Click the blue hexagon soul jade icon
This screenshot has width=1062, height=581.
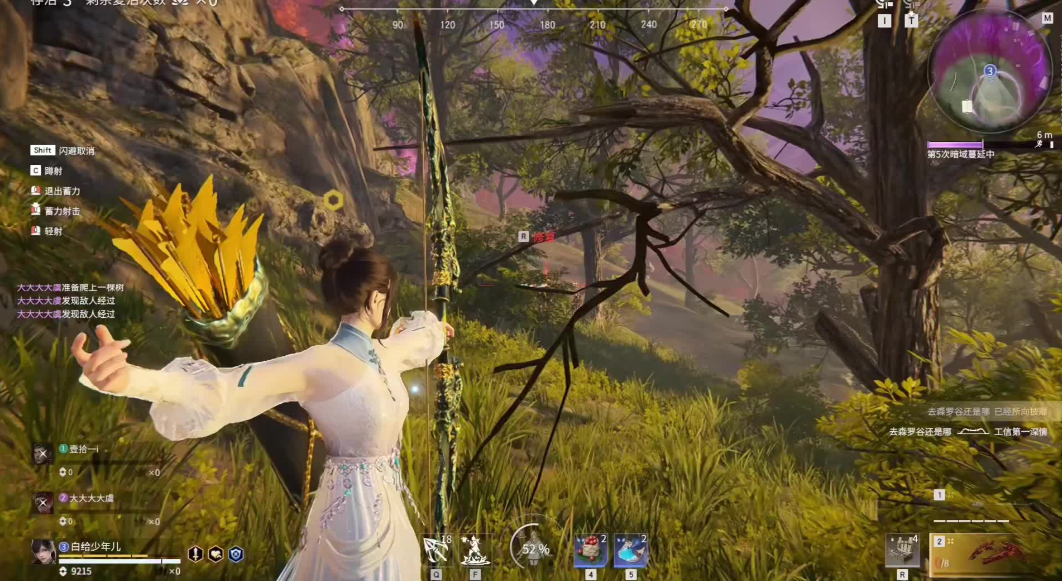(x=235, y=554)
